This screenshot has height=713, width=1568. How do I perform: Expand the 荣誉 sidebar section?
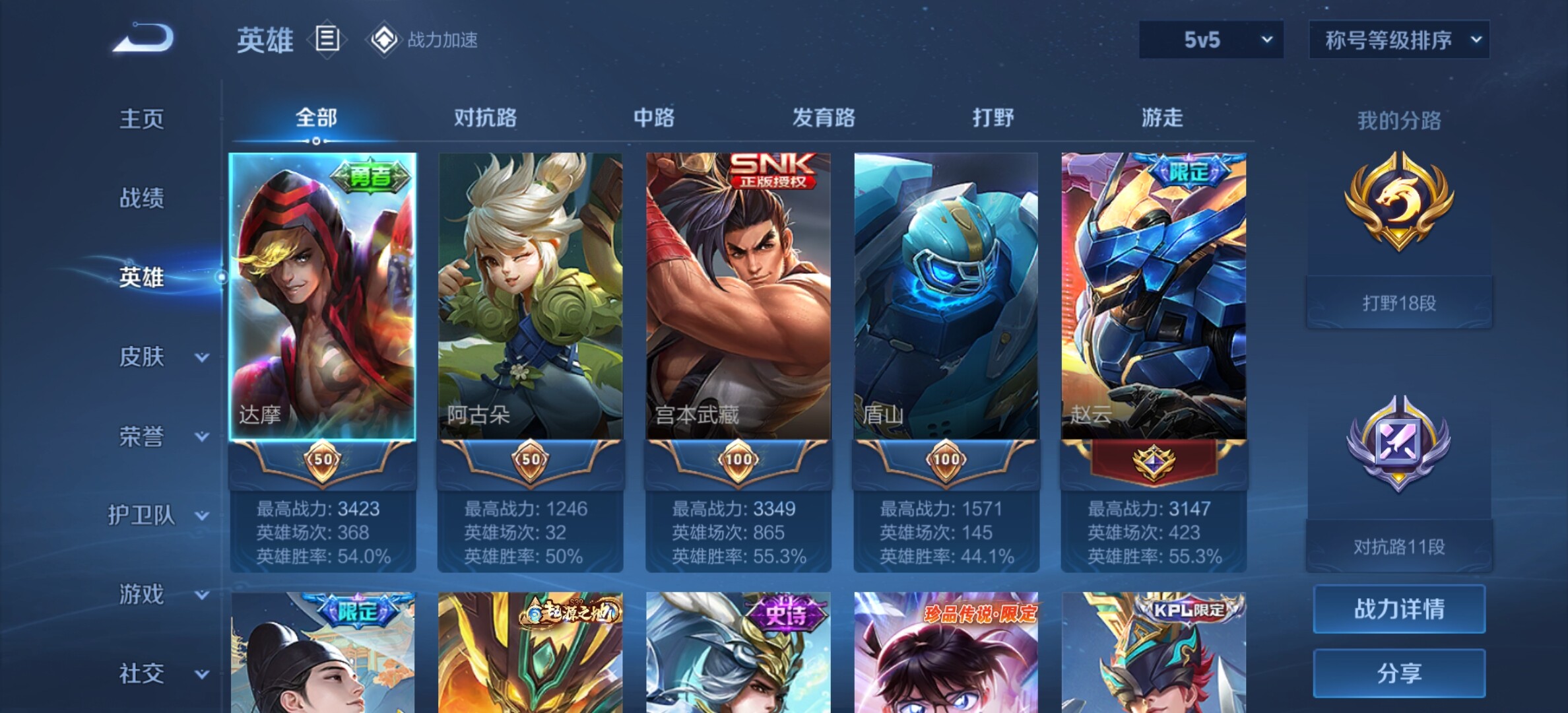[161, 436]
